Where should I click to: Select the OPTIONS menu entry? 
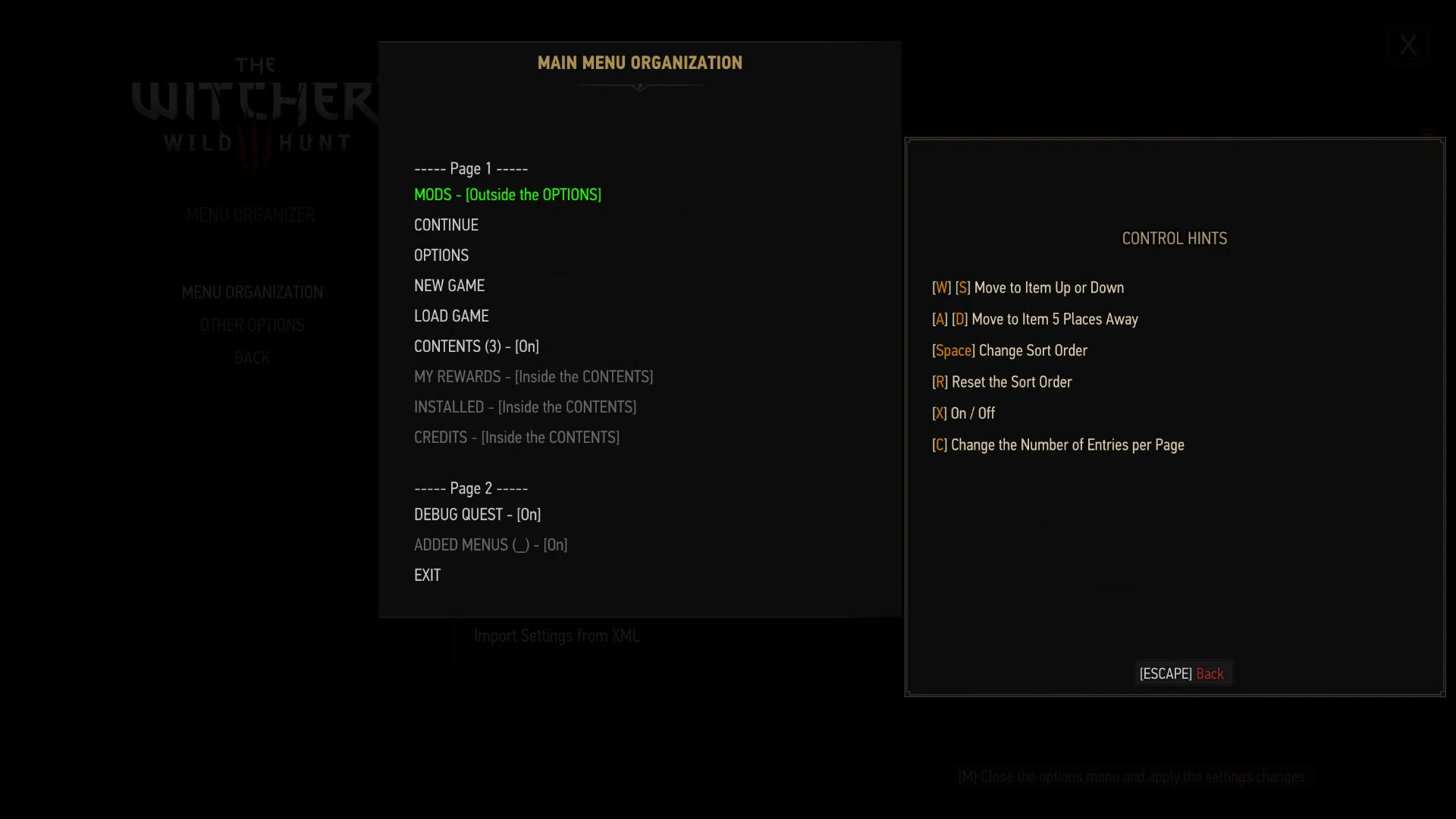coord(441,255)
